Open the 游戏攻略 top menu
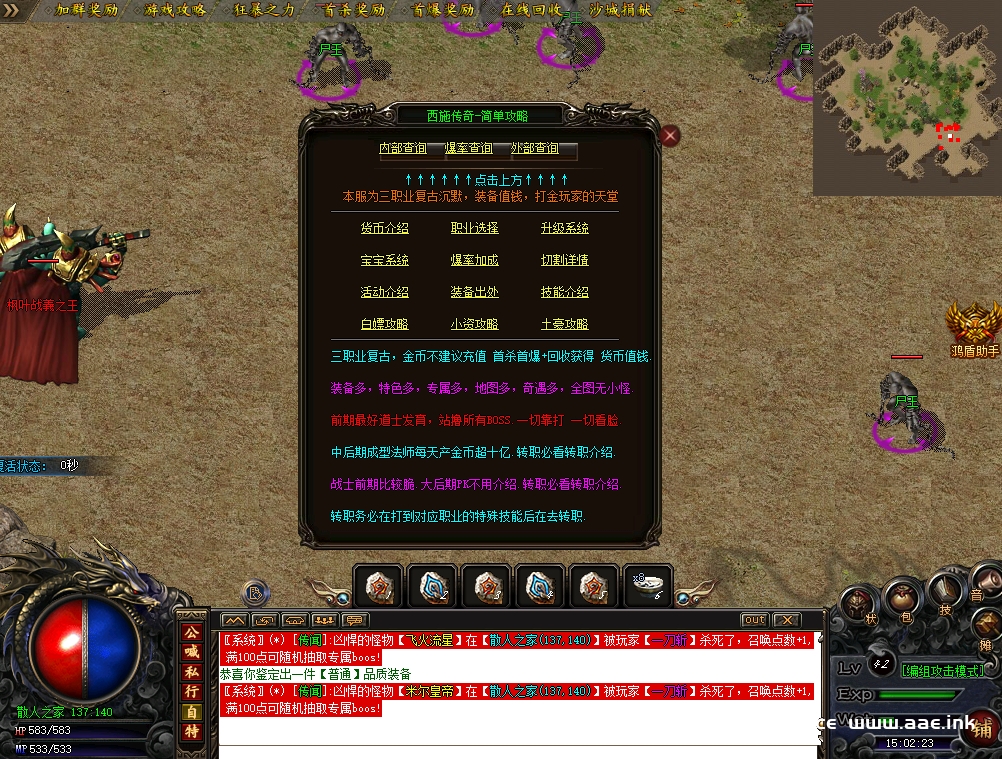The width and height of the screenshot is (1002, 759). coord(176,10)
